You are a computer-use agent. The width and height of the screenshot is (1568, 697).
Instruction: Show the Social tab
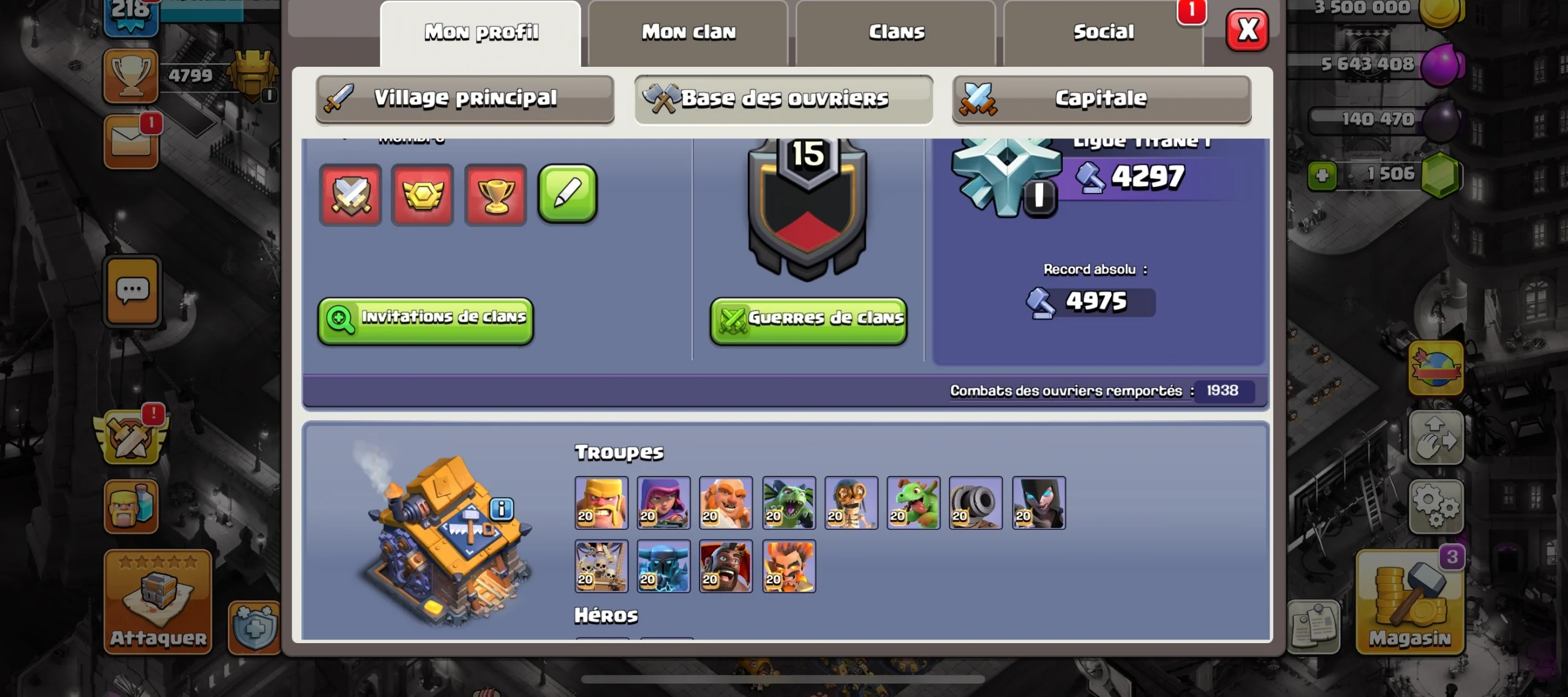point(1103,32)
